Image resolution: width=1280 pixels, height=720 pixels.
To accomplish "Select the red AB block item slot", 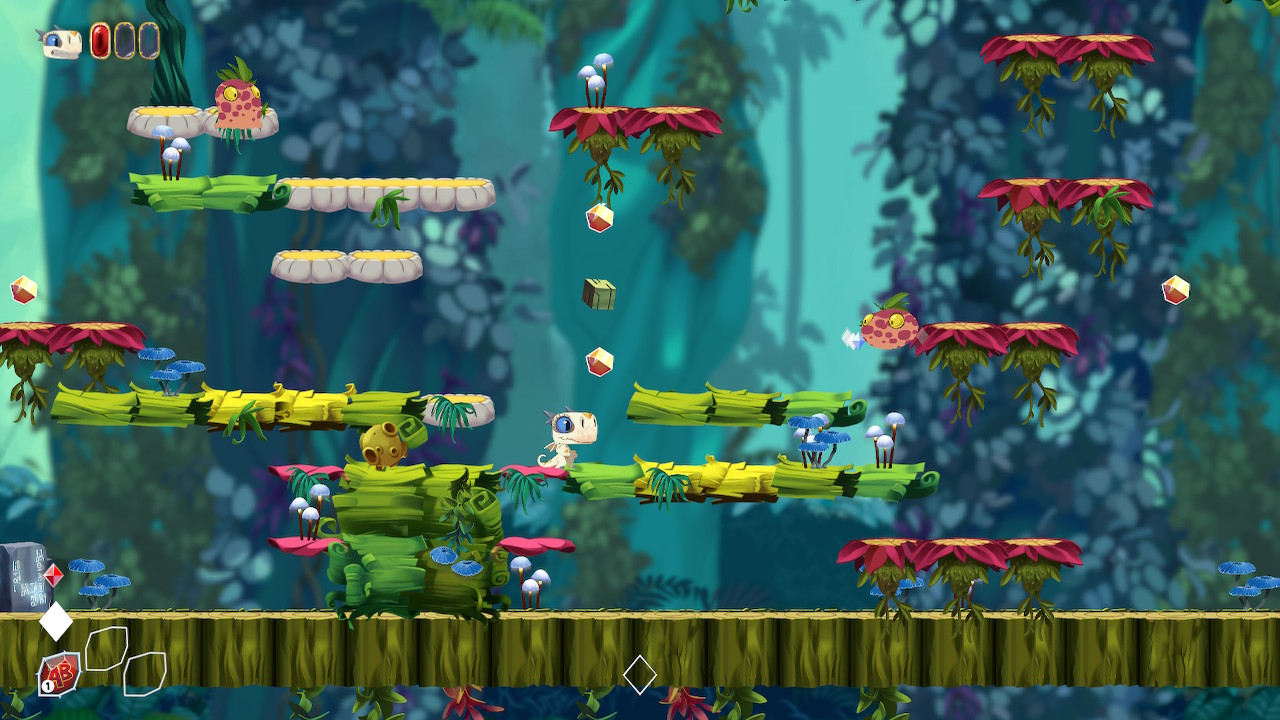I will (60, 673).
